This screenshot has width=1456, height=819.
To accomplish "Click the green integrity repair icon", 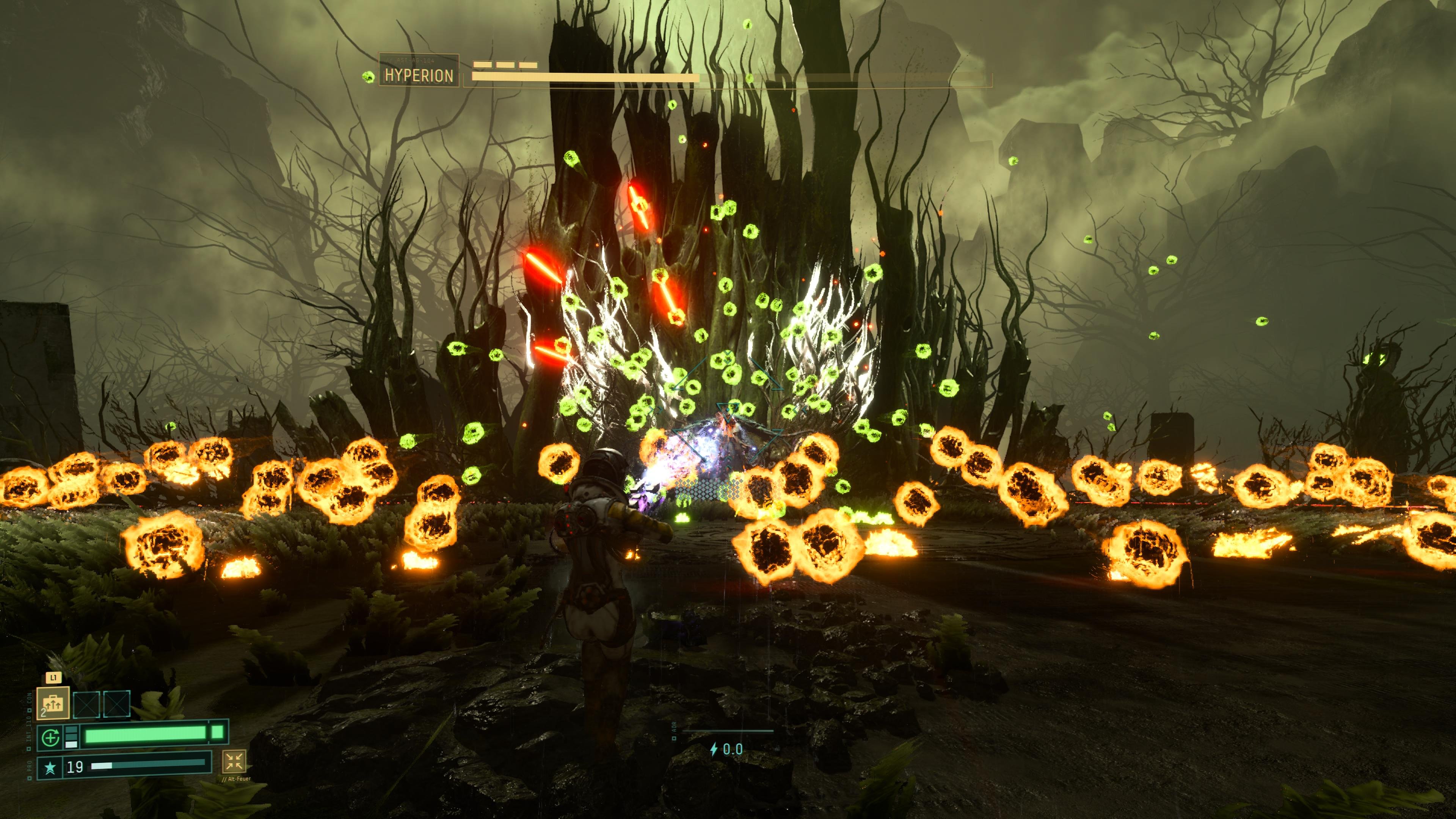I will [x=50, y=737].
